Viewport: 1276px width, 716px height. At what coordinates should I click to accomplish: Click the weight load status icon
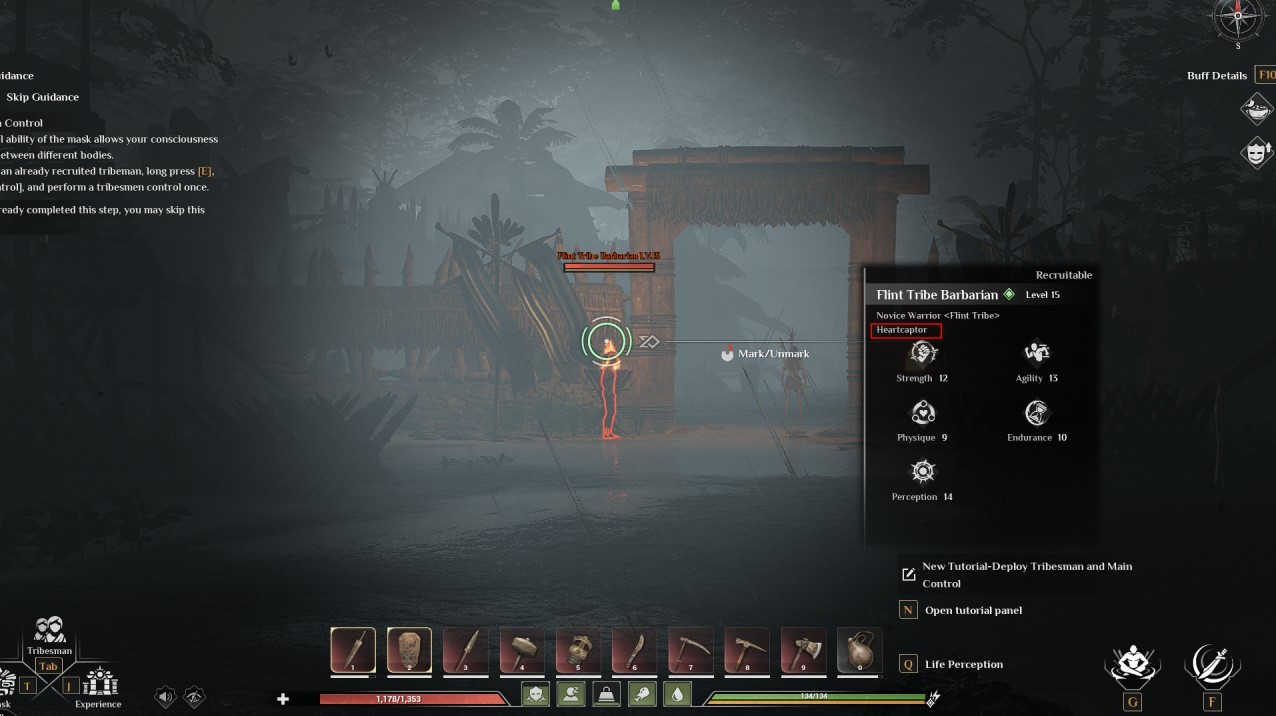(607, 695)
